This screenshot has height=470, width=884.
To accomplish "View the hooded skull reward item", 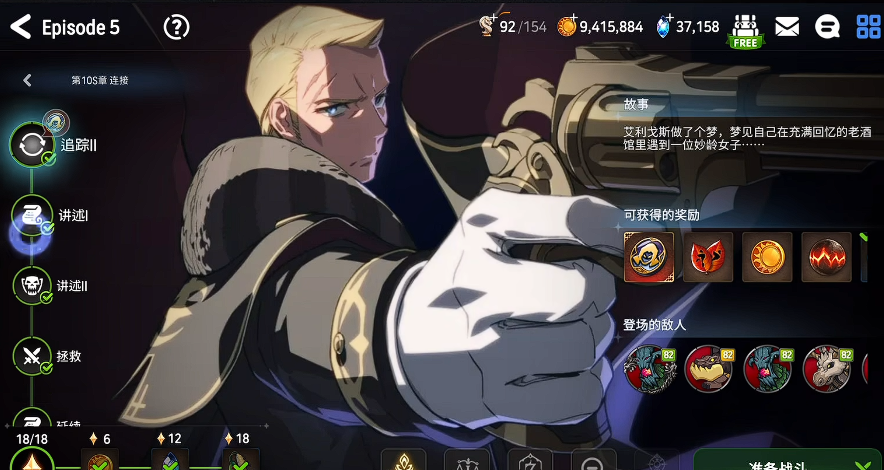I will point(648,257).
